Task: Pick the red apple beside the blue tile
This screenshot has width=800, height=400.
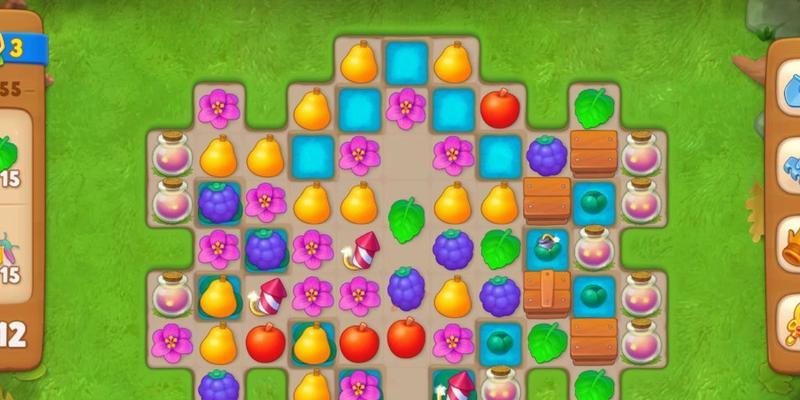Action: (500, 108)
